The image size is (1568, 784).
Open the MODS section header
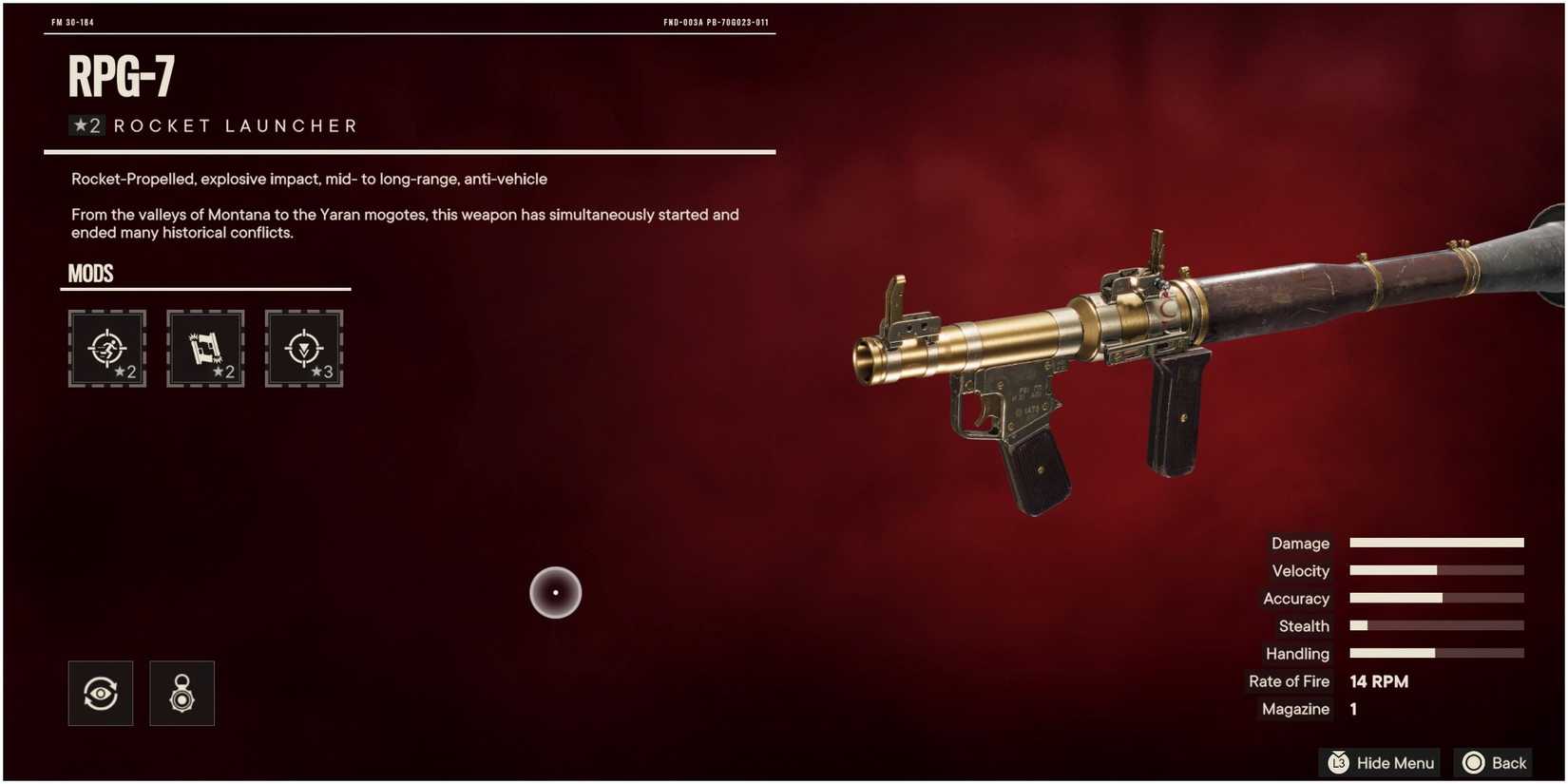[x=90, y=274]
